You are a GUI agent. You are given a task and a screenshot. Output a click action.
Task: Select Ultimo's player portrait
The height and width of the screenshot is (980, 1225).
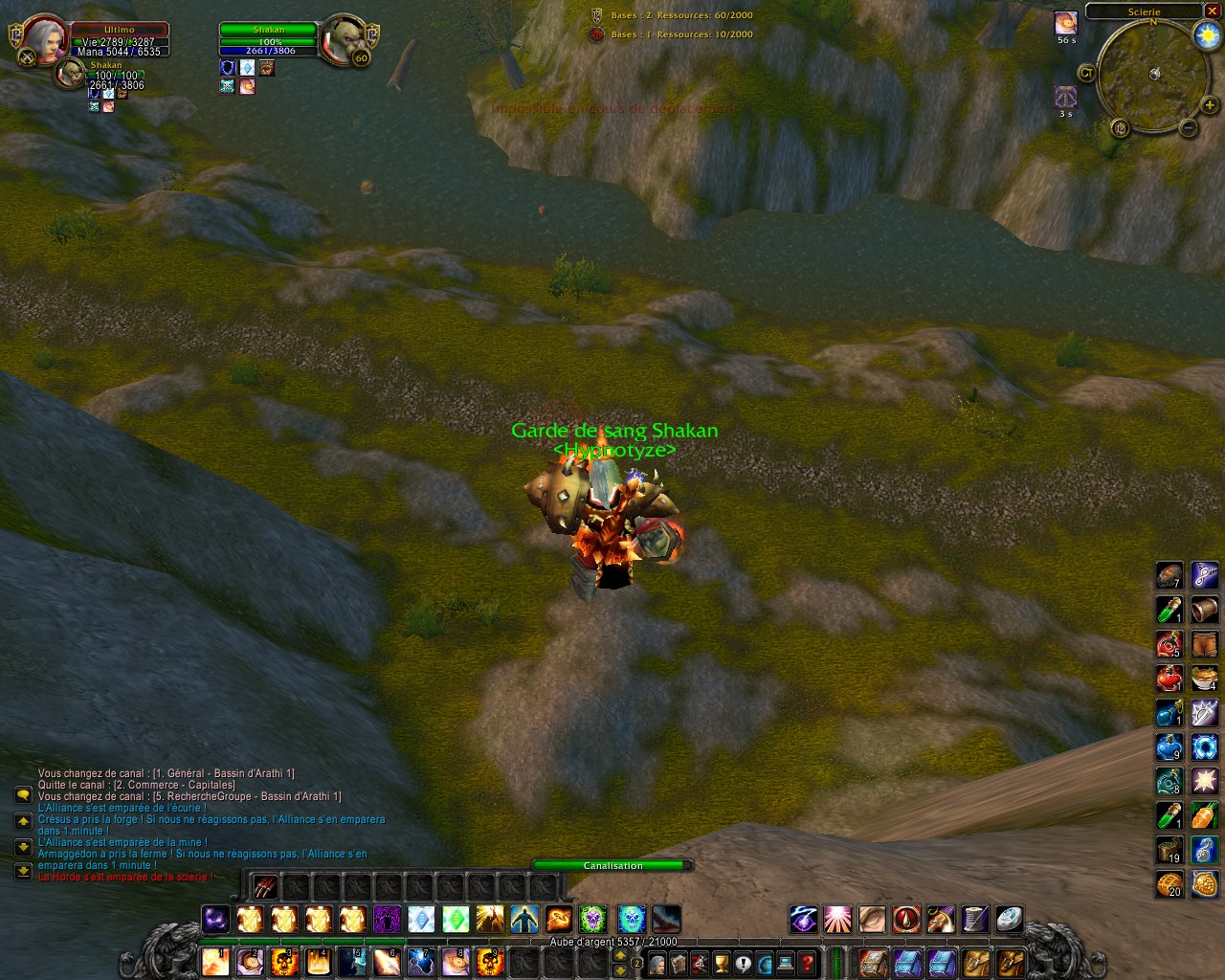pyautogui.click(x=44, y=40)
